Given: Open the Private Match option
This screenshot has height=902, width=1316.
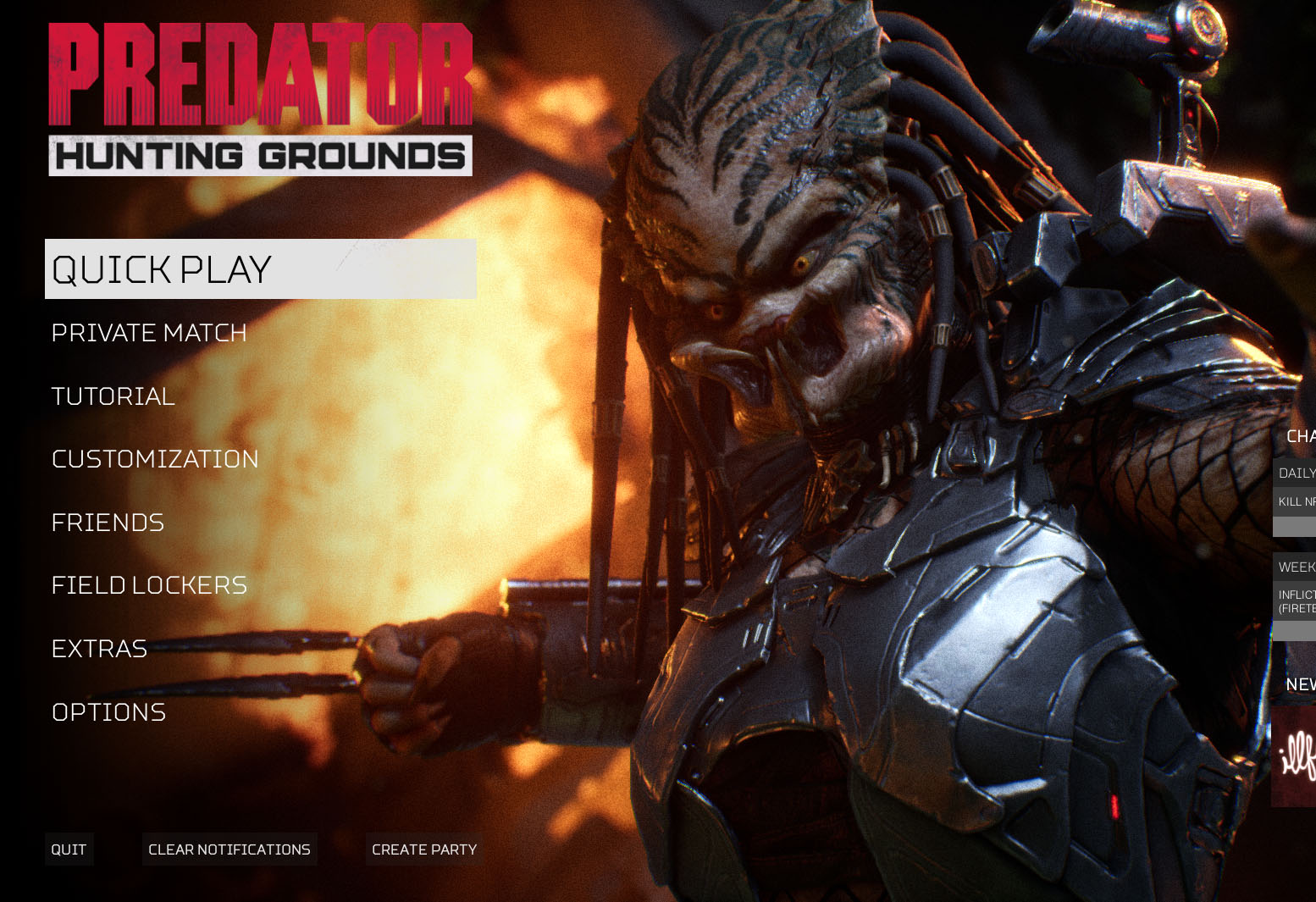Looking at the screenshot, I should point(149,333).
